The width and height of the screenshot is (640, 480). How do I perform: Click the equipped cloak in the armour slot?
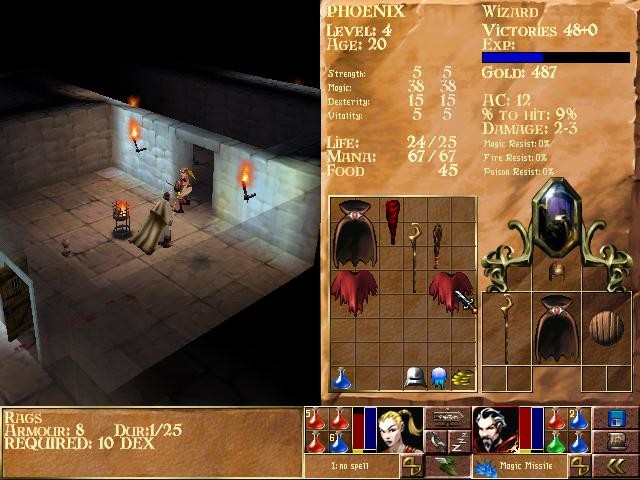click(554, 328)
